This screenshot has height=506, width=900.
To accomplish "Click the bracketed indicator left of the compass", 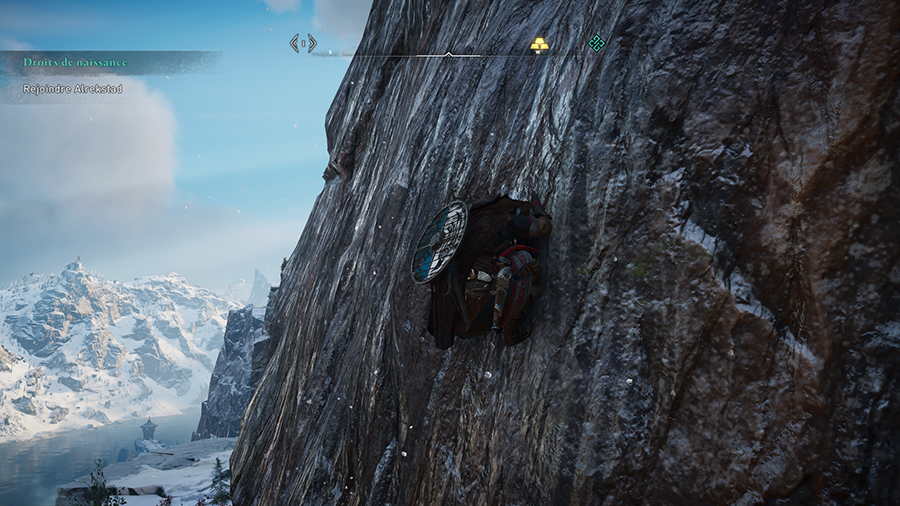I will click(x=303, y=43).
